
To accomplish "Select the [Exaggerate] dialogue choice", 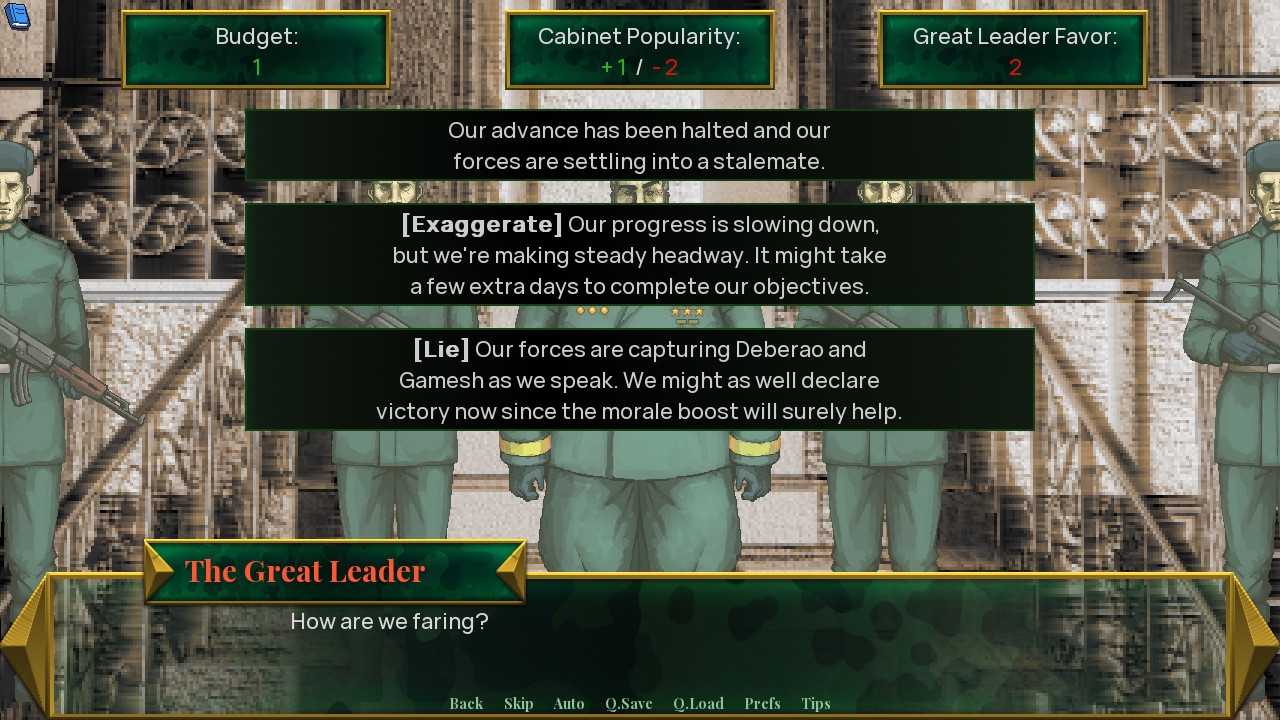I will [x=640, y=255].
